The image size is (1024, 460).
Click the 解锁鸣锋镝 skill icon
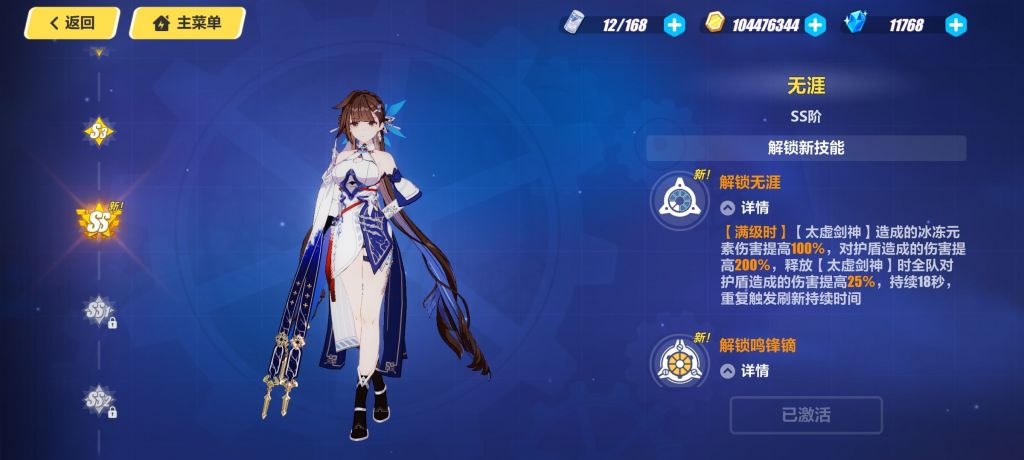click(681, 361)
